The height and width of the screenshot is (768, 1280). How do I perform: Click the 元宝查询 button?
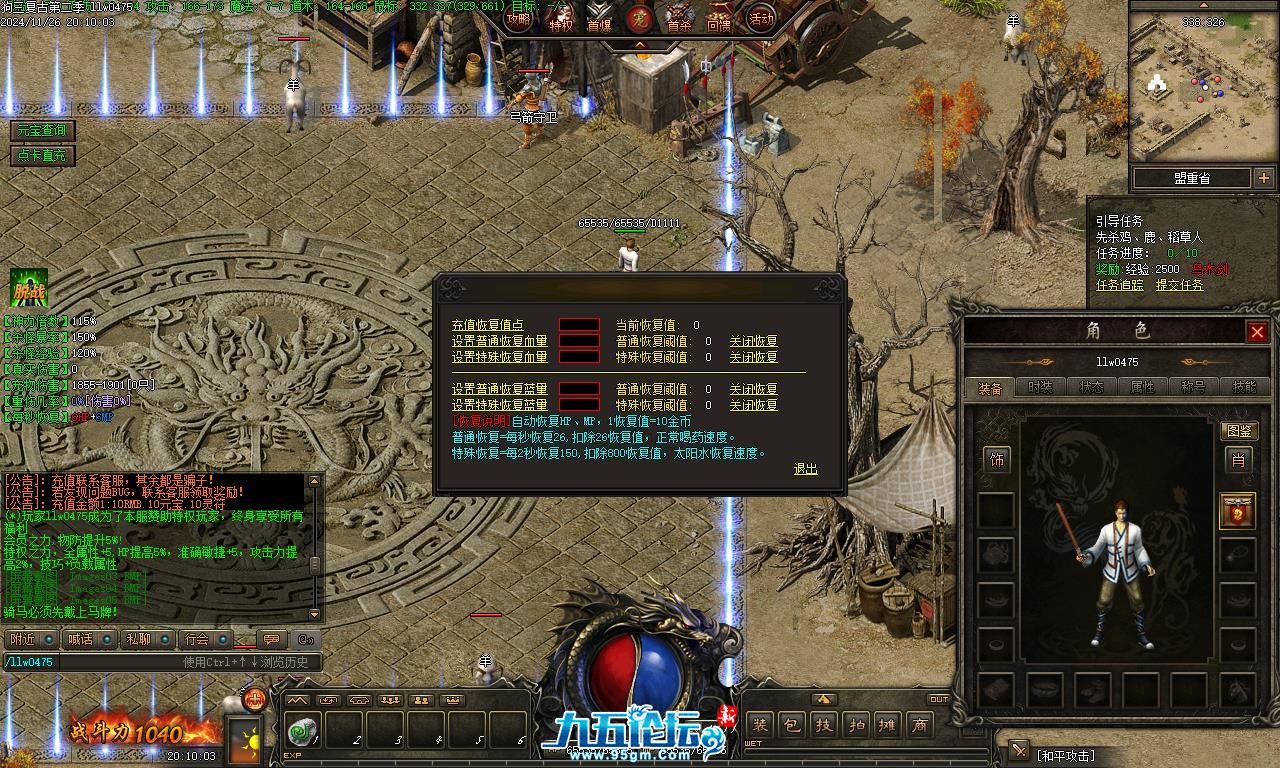coord(42,131)
